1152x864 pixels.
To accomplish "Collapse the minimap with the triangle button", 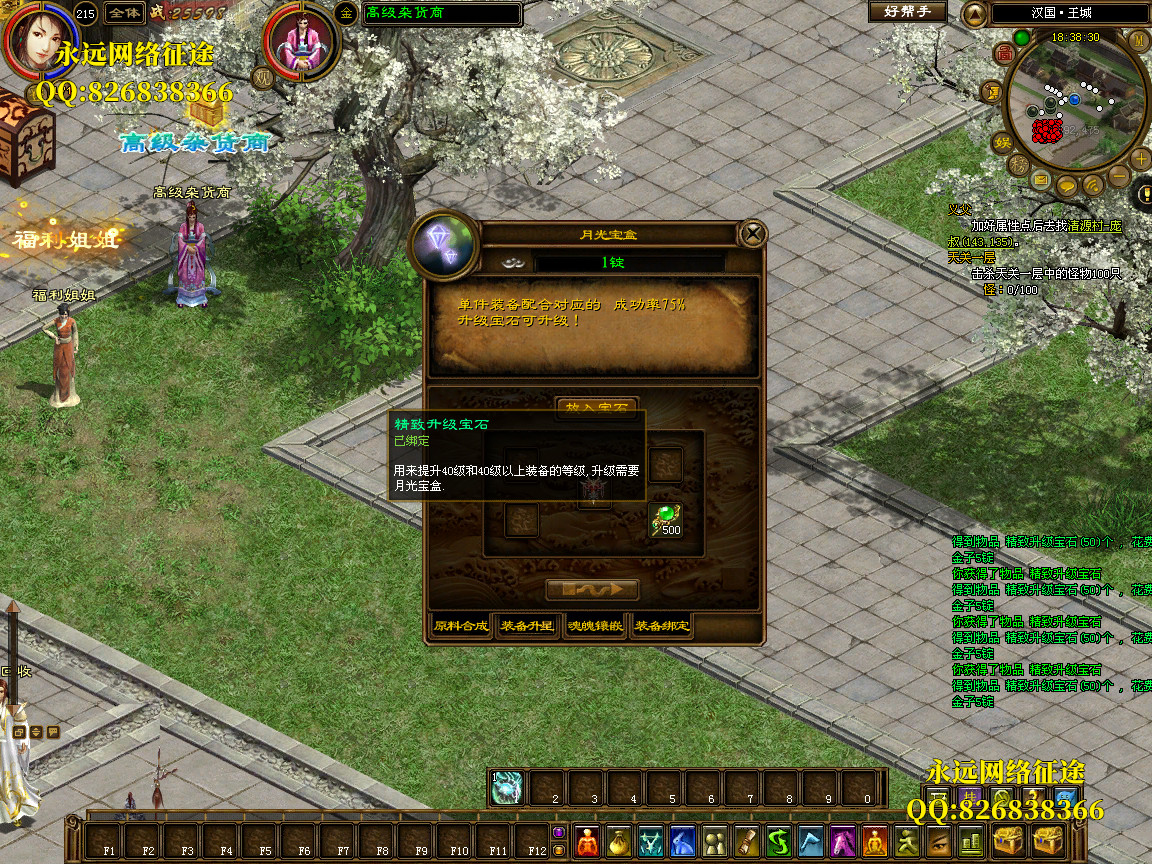I will click(x=974, y=14).
